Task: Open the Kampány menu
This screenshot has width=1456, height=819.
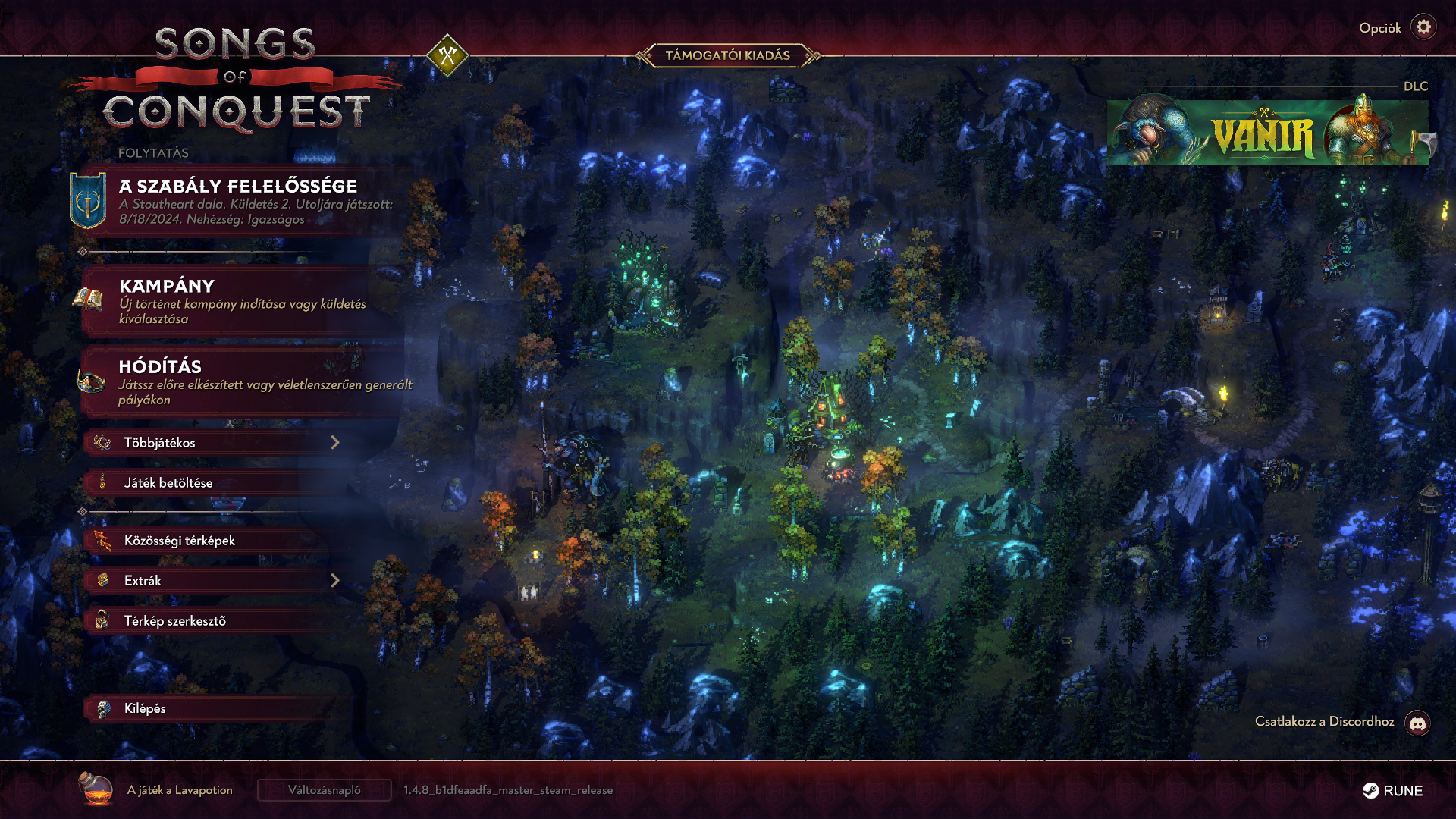Action: point(243,302)
